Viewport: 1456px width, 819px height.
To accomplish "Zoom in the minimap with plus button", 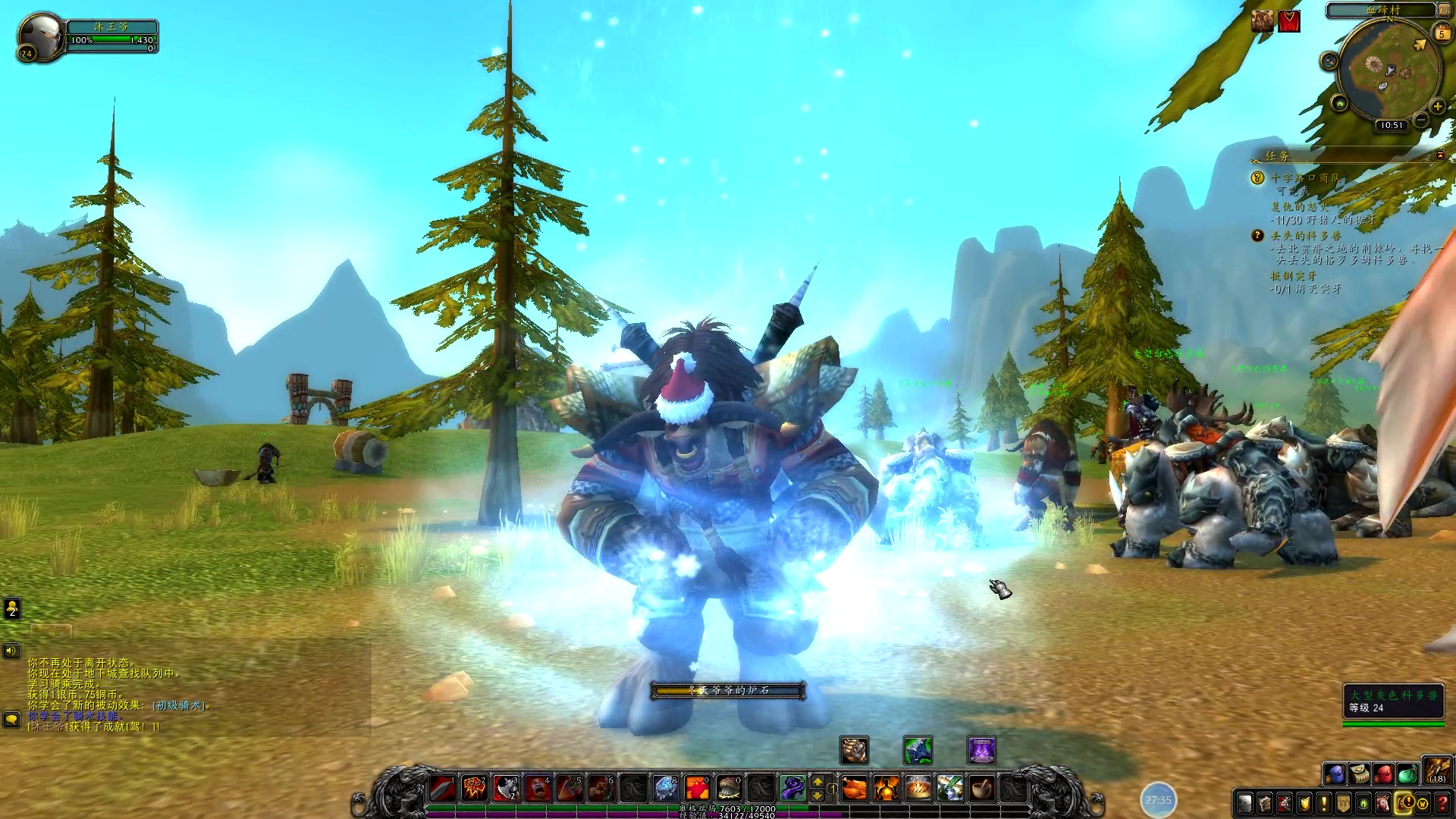I will pyautogui.click(x=1437, y=107).
